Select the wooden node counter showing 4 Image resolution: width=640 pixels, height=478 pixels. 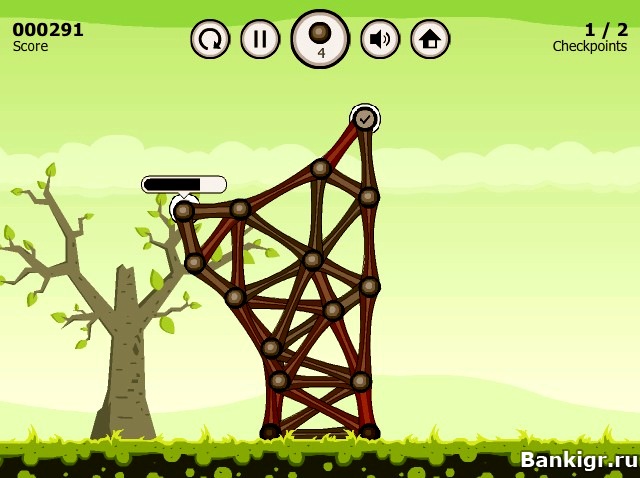(320, 39)
